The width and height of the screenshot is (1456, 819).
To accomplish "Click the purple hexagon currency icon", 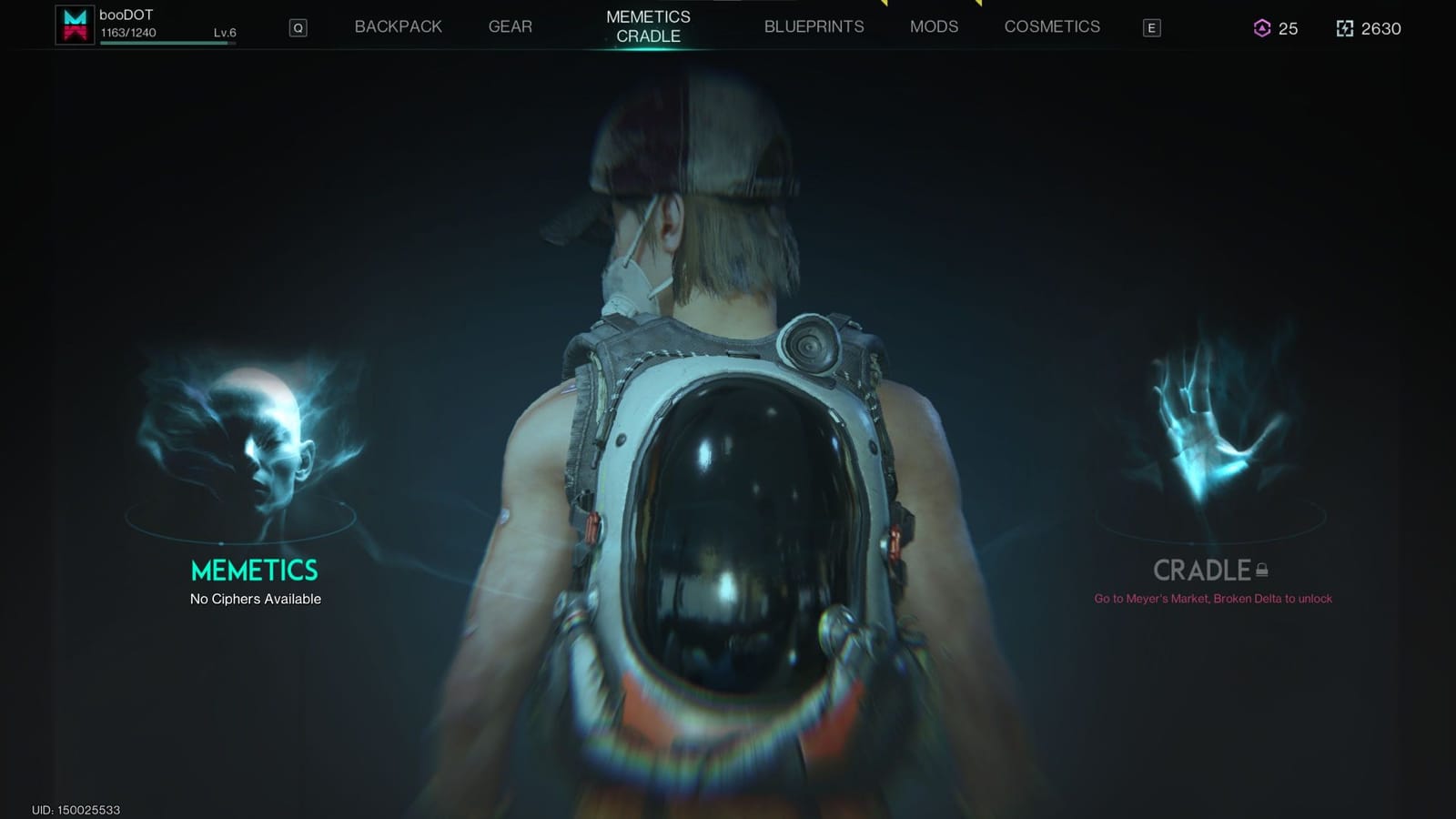I will (1262, 29).
